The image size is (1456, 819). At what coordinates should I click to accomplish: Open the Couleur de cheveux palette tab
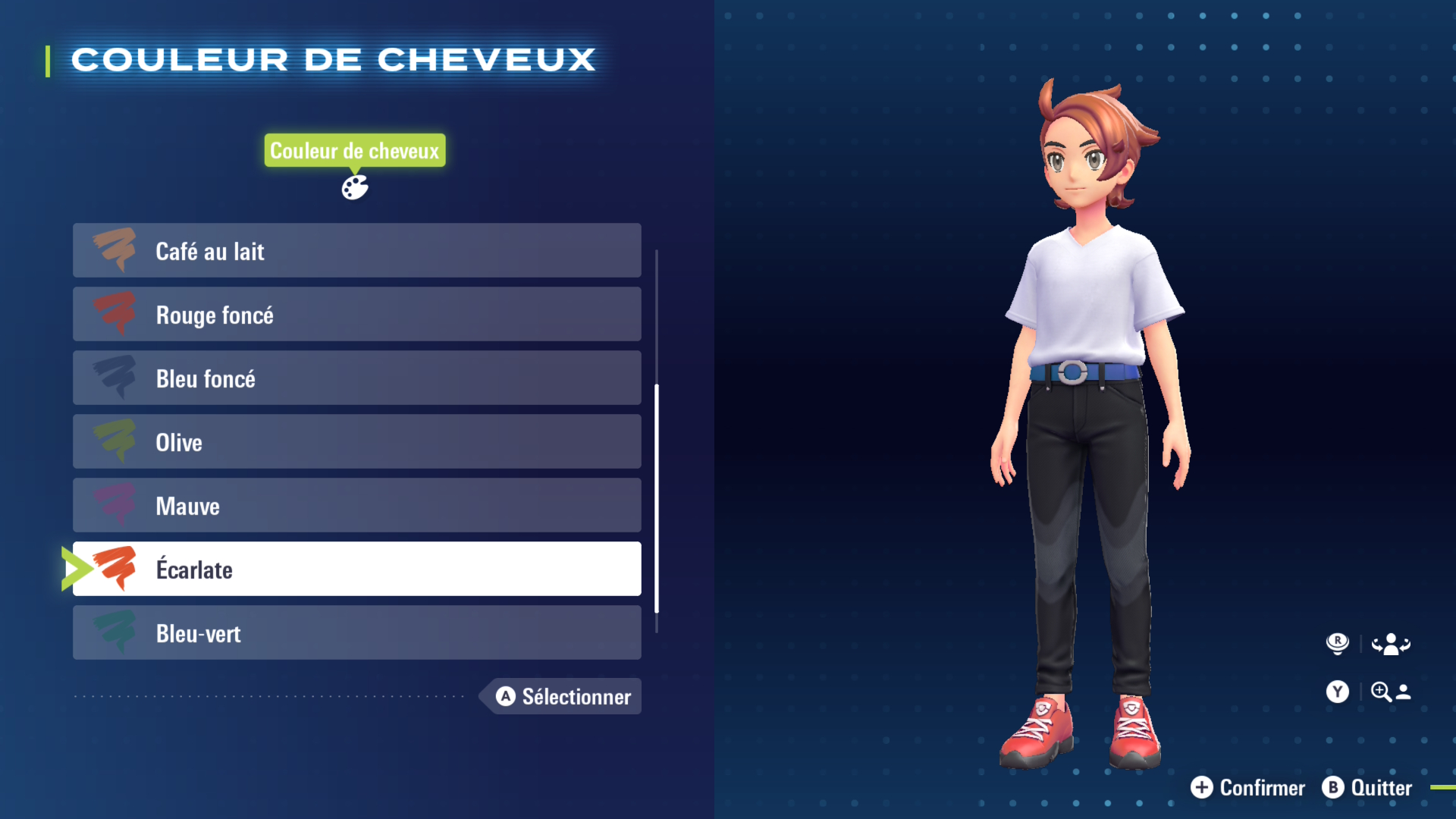coord(354,187)
